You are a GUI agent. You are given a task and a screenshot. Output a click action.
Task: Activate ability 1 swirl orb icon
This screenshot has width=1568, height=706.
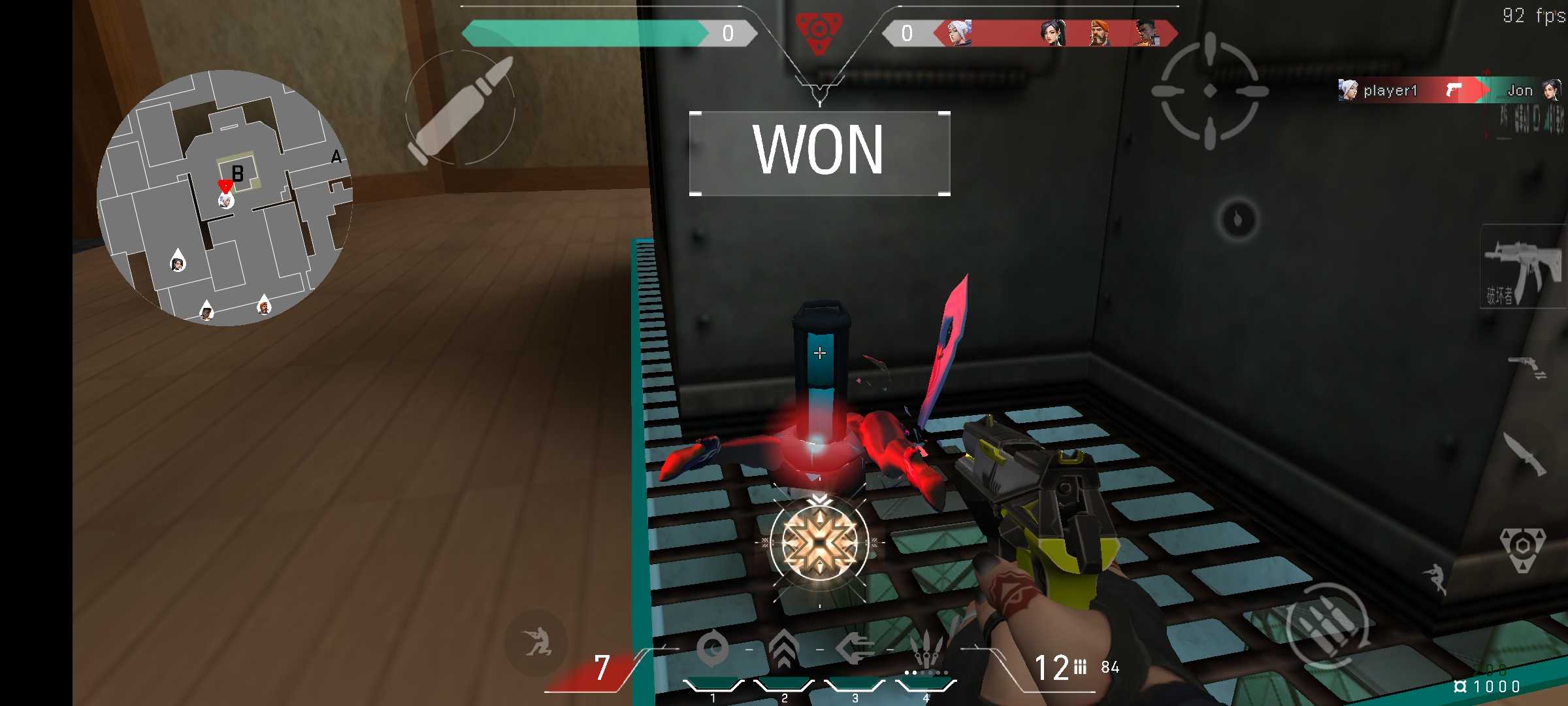[x=712, y=648]
